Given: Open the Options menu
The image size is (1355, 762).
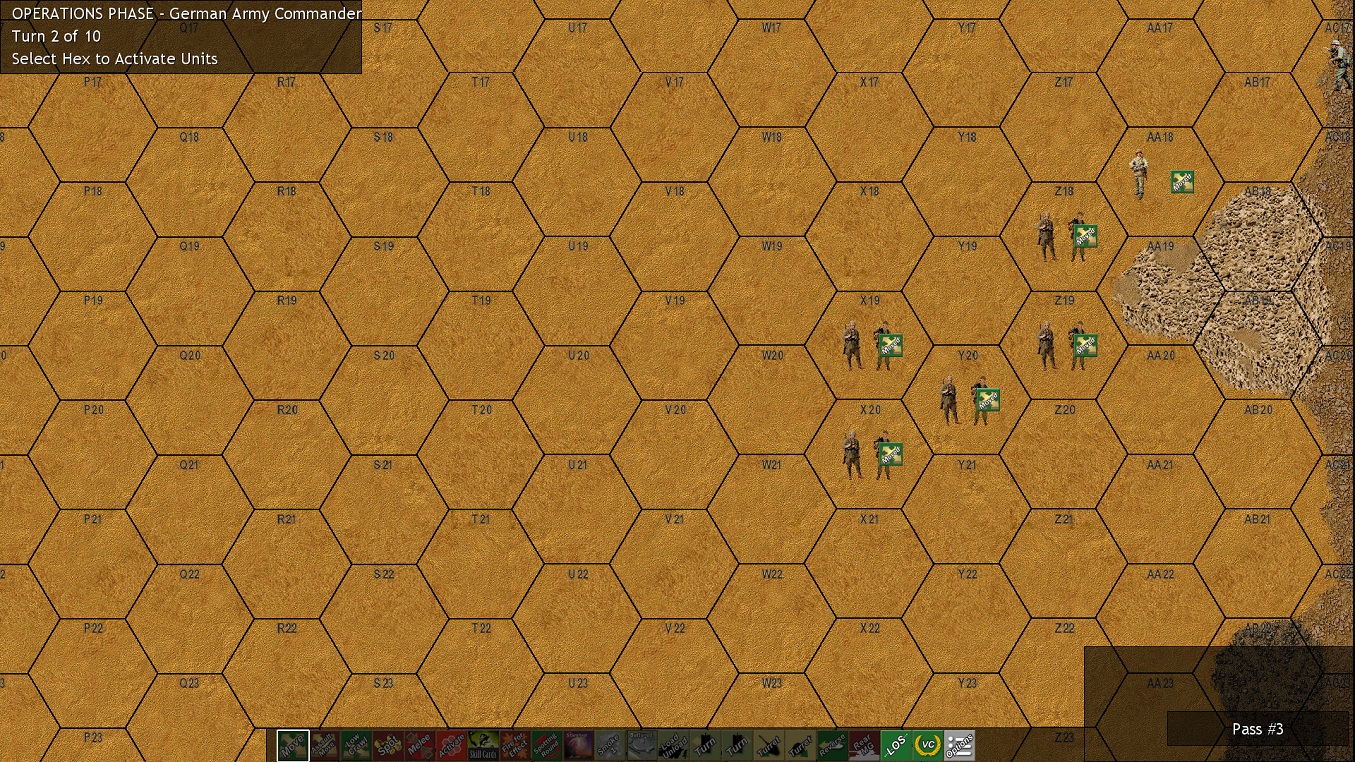Looking at the screenshot, I should pyautogui.click(x=961, y=745).
